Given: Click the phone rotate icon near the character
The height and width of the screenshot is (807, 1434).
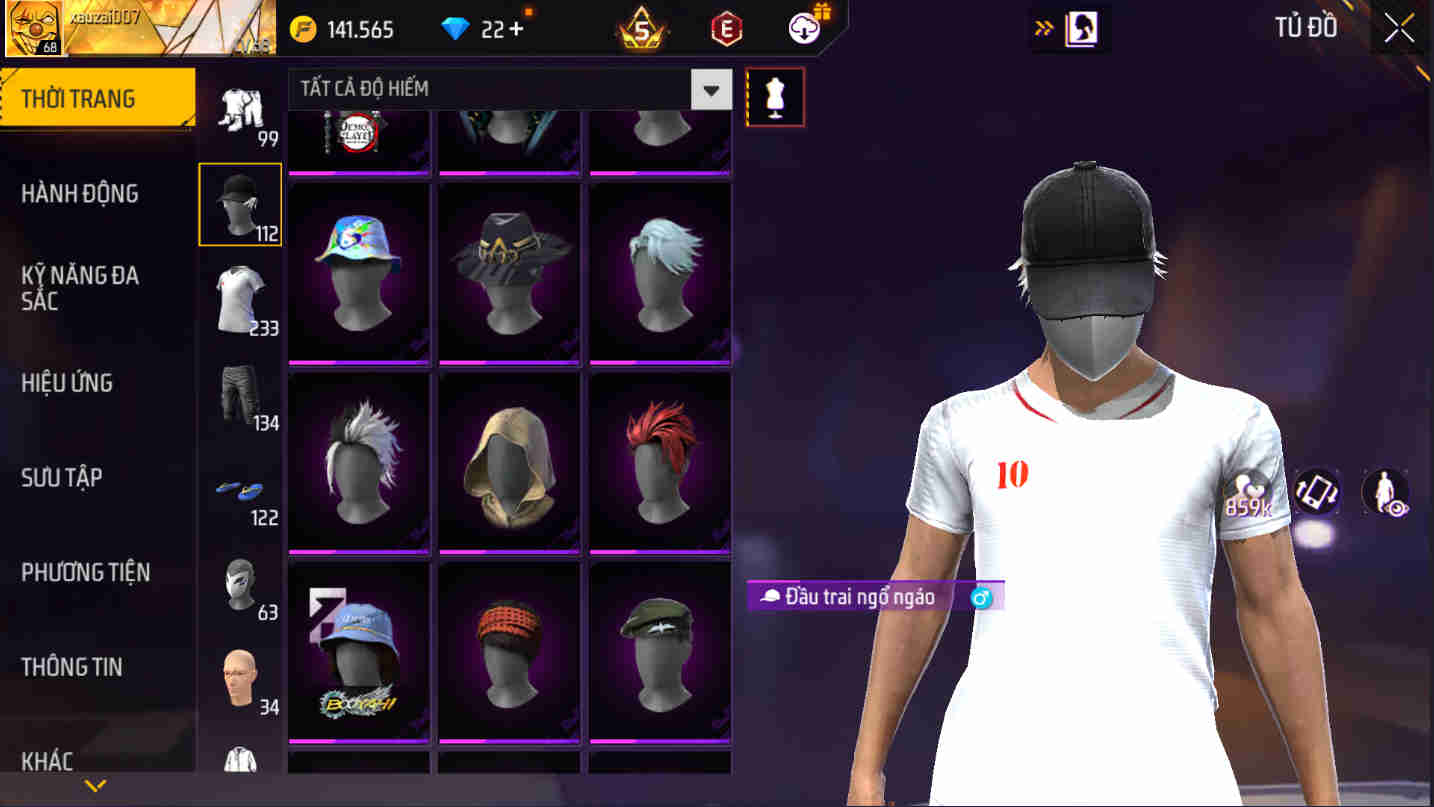Looking at the screenshot, I should pyautogui.click(x=1317, y=491).
